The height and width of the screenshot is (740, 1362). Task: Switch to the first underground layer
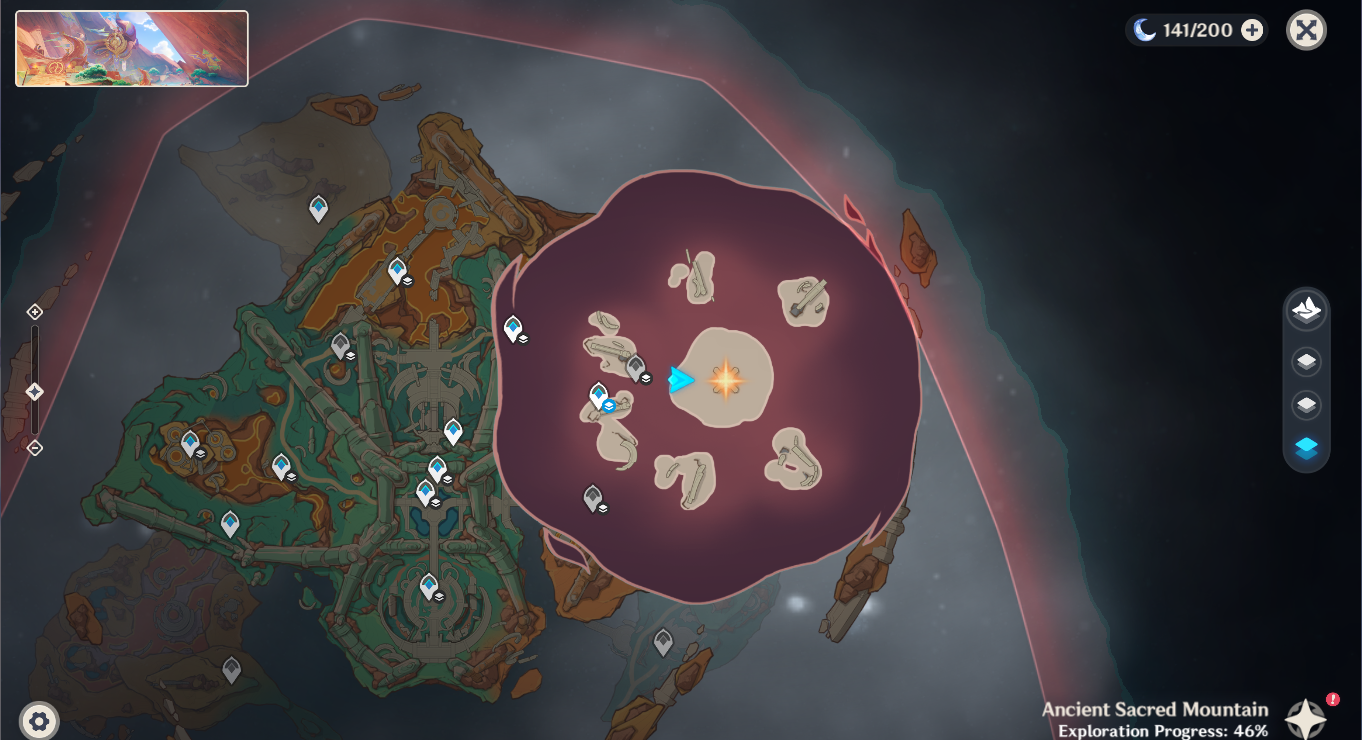tap(1306, 361)
